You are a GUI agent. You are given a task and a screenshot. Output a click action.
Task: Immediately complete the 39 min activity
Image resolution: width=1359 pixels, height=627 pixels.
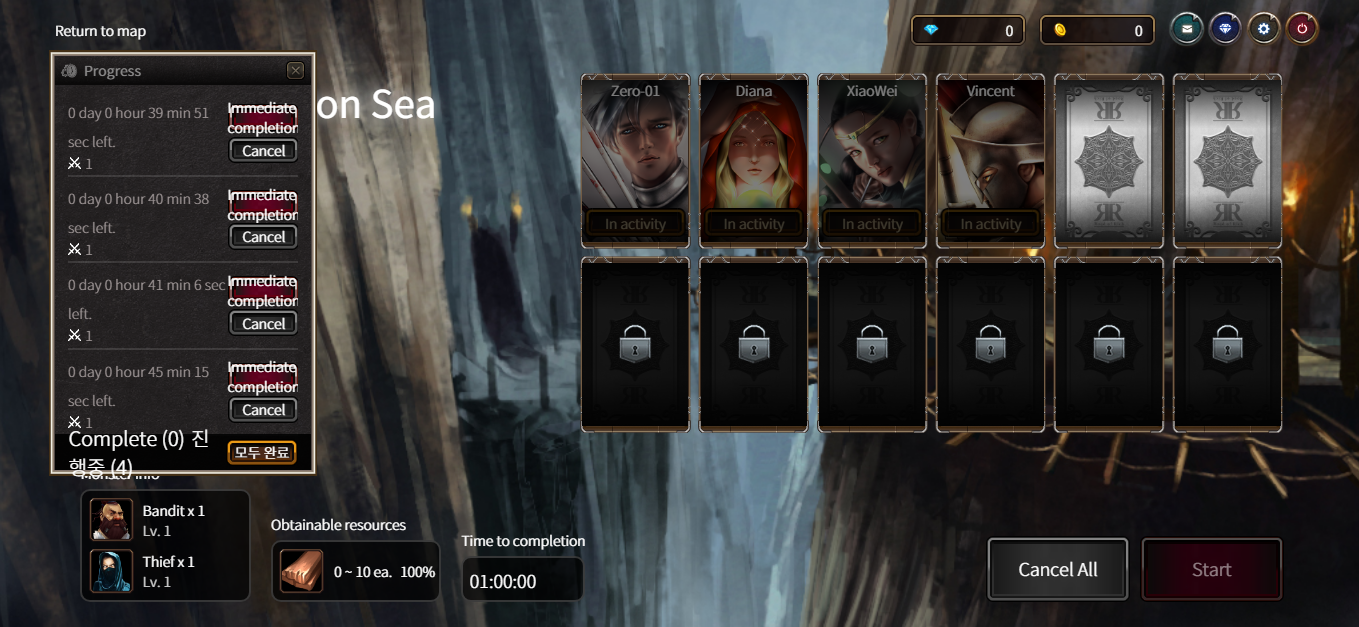coord(263,119)
